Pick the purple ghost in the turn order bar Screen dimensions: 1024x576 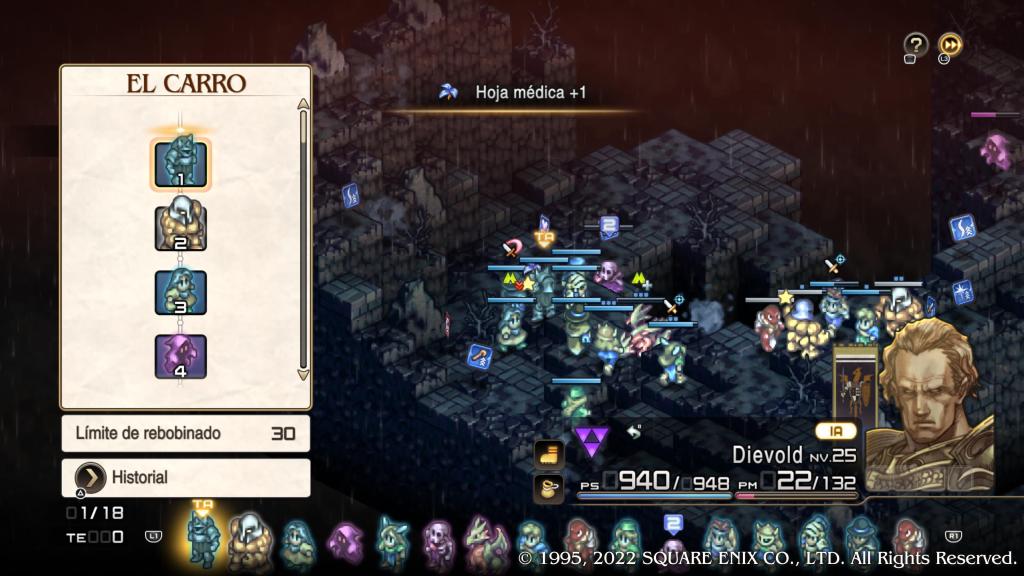345,543
